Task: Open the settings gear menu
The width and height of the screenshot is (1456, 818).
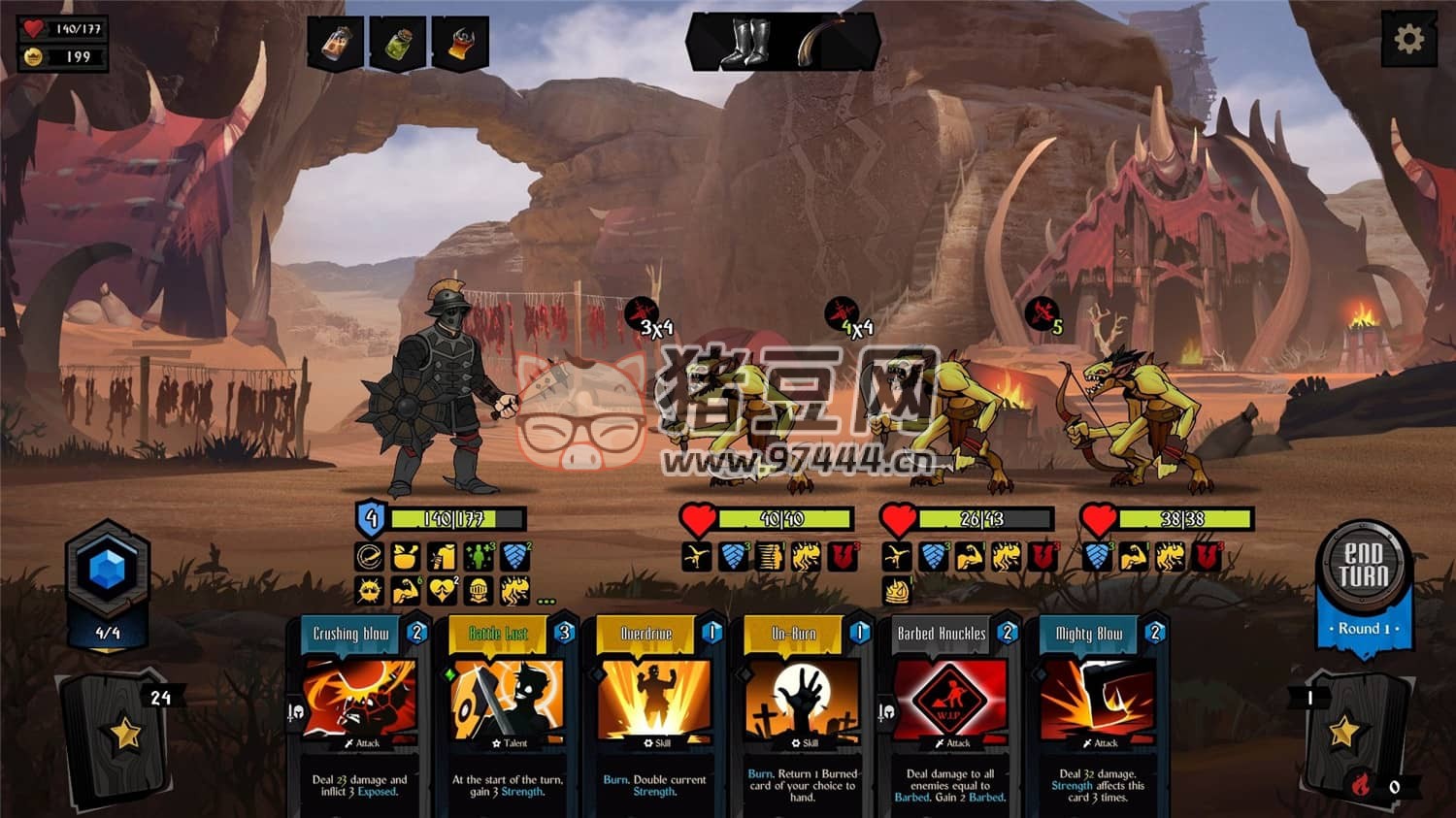Action: pos(1408,40)
